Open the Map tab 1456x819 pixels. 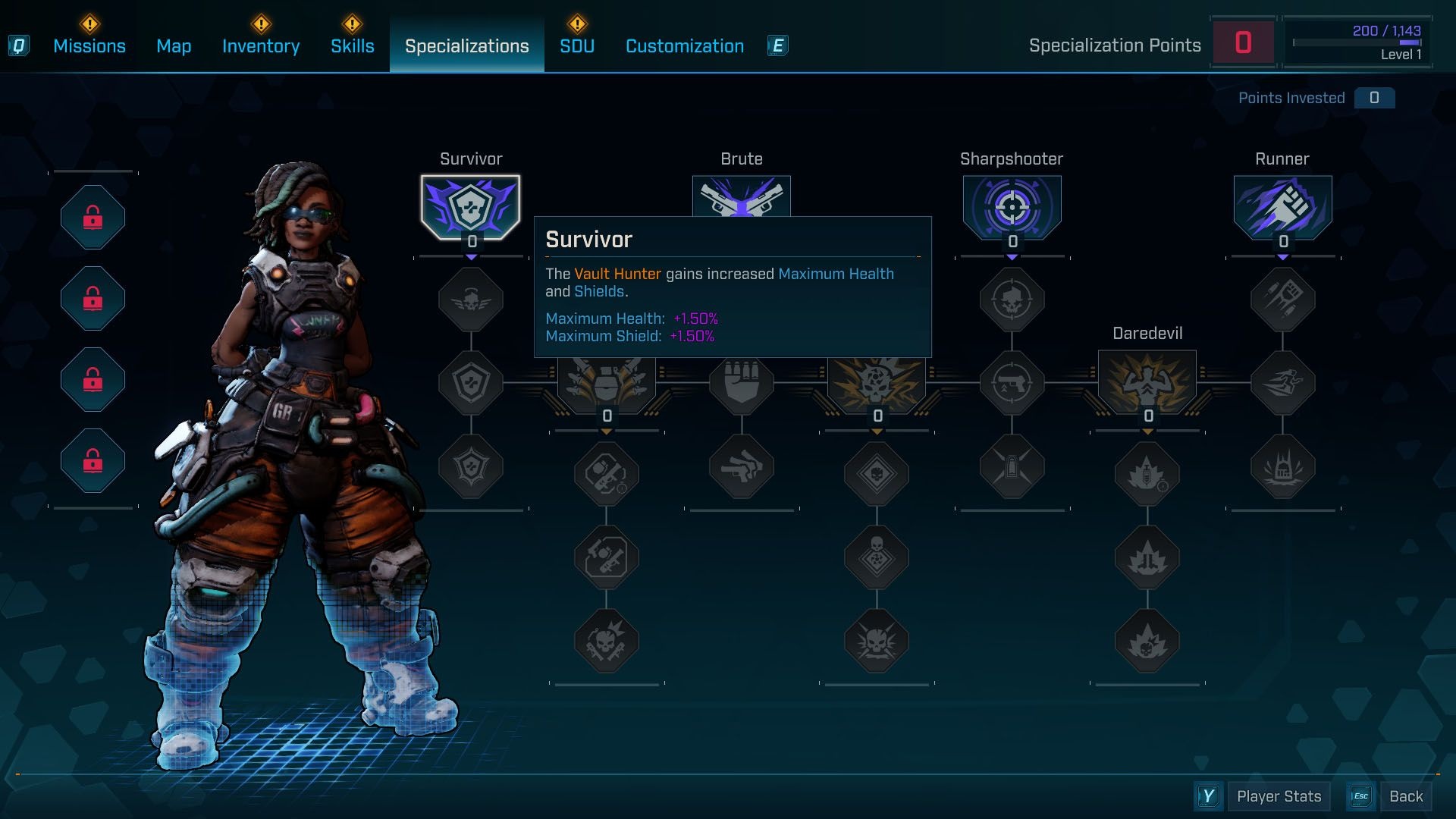174,46
